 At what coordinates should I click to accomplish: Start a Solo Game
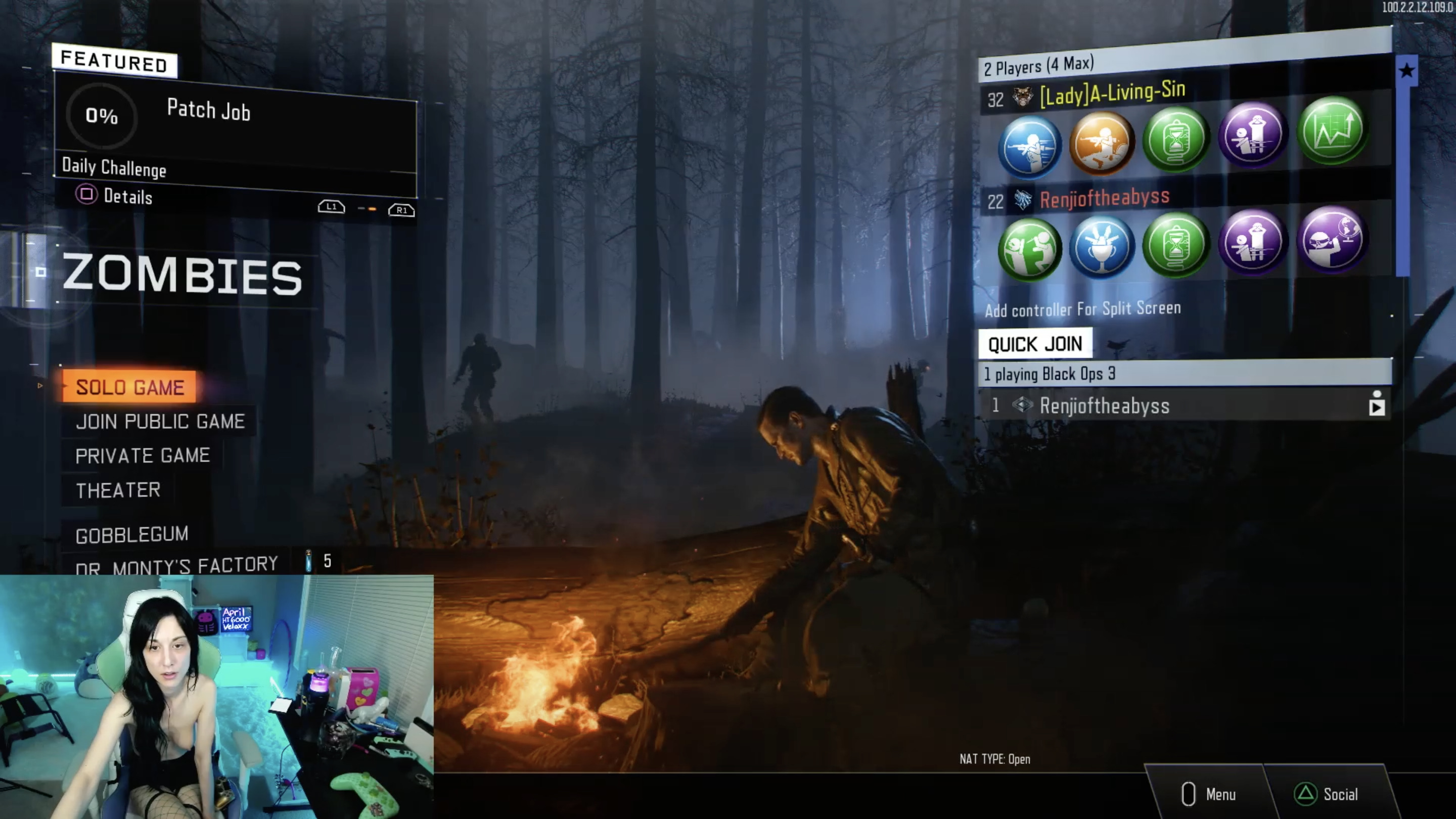coord(130,387)
